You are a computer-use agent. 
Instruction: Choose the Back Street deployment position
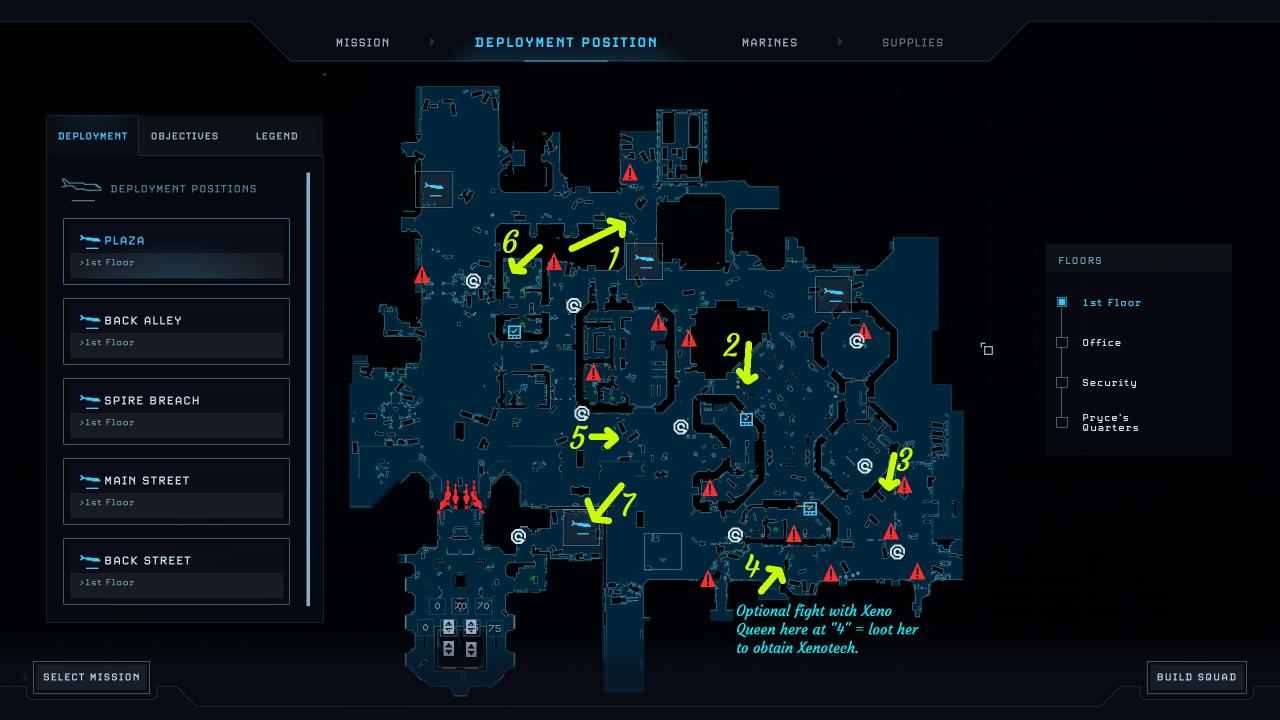(176, 570)
